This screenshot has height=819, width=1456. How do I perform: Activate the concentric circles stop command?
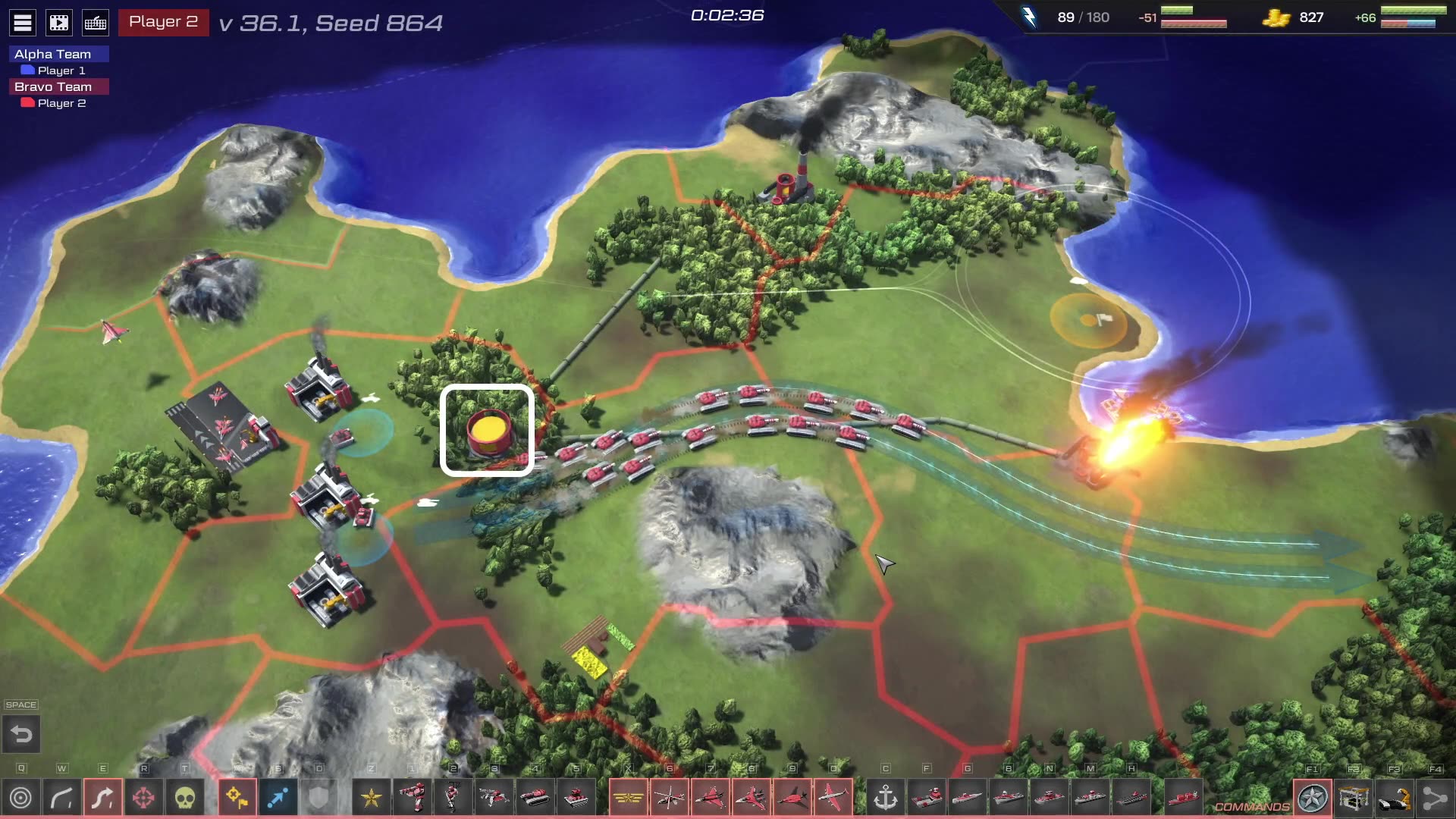coord(21,798)
